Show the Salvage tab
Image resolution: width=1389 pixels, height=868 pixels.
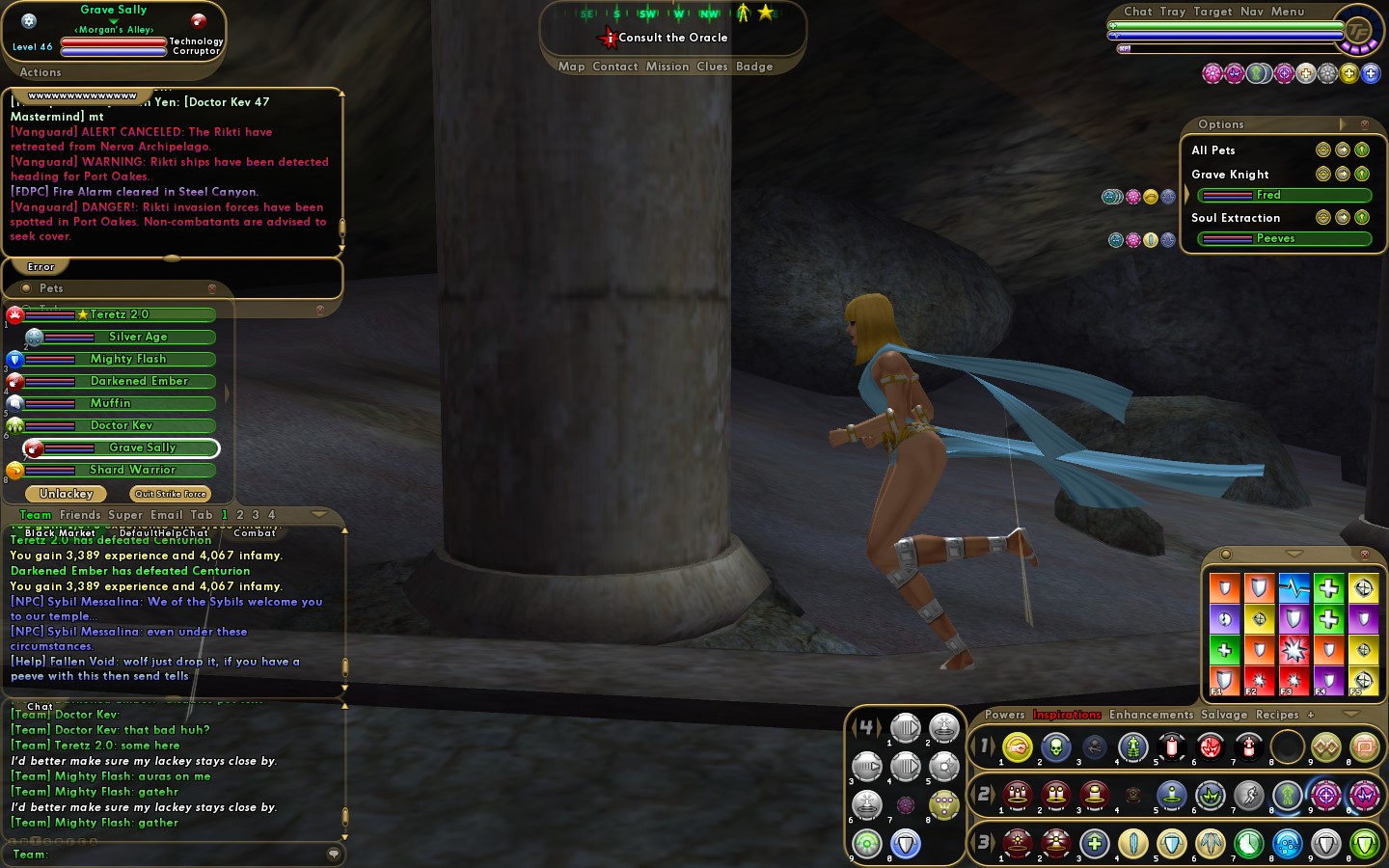pyautogui.click(x=1224, y=715)
